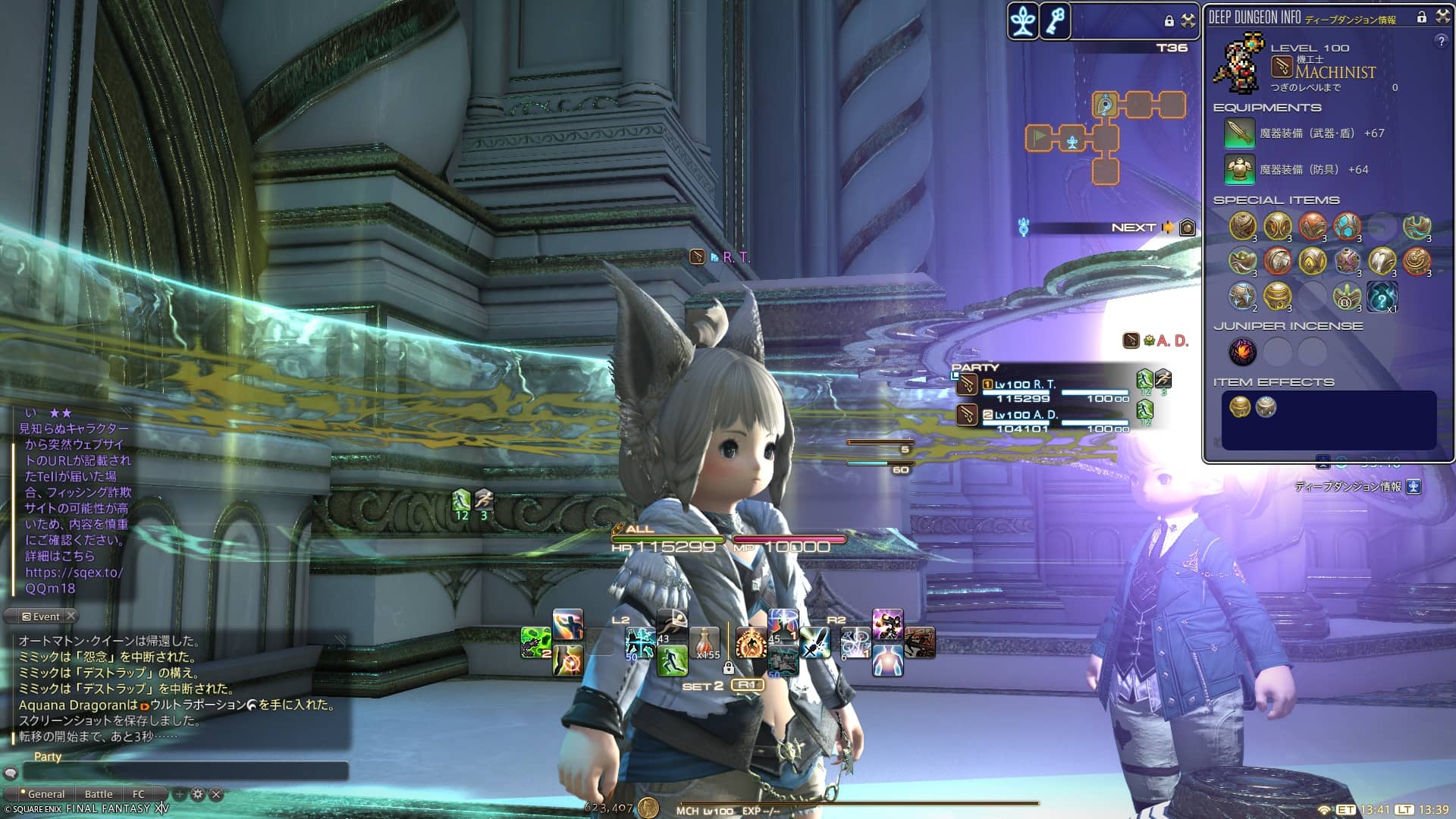Screen dimensions: 1456x819
Task: Open the FC chat tab
Action: 138,794
